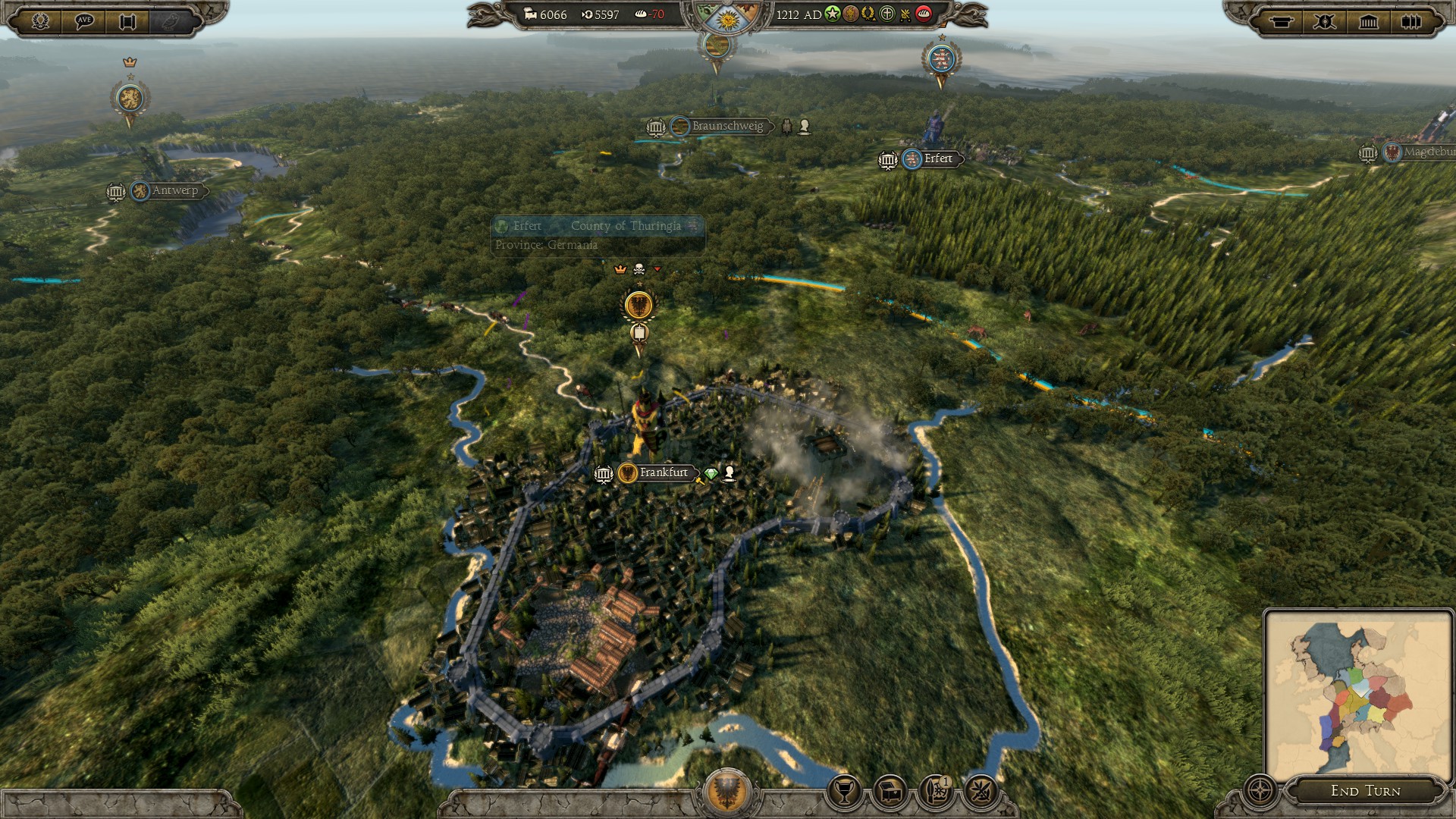End the current turn
This screenshot has width=1456, height=819.
(x=1365, y=791)
